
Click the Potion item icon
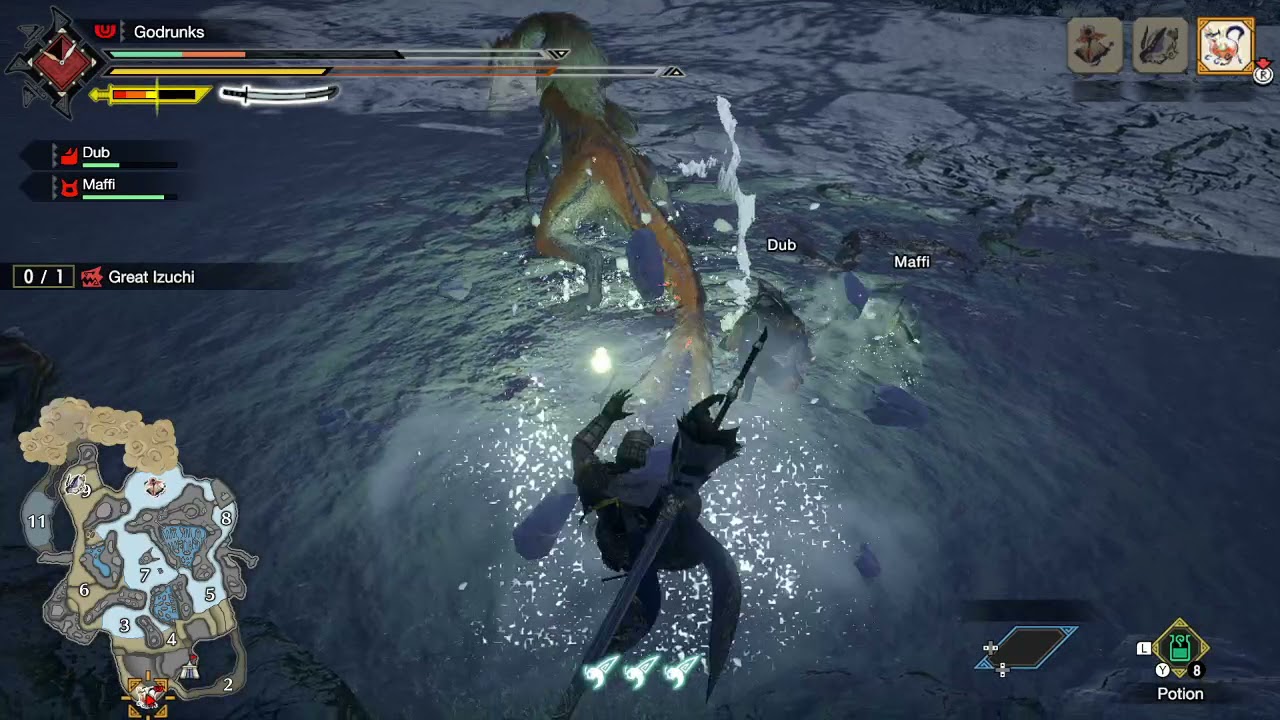1179,648
